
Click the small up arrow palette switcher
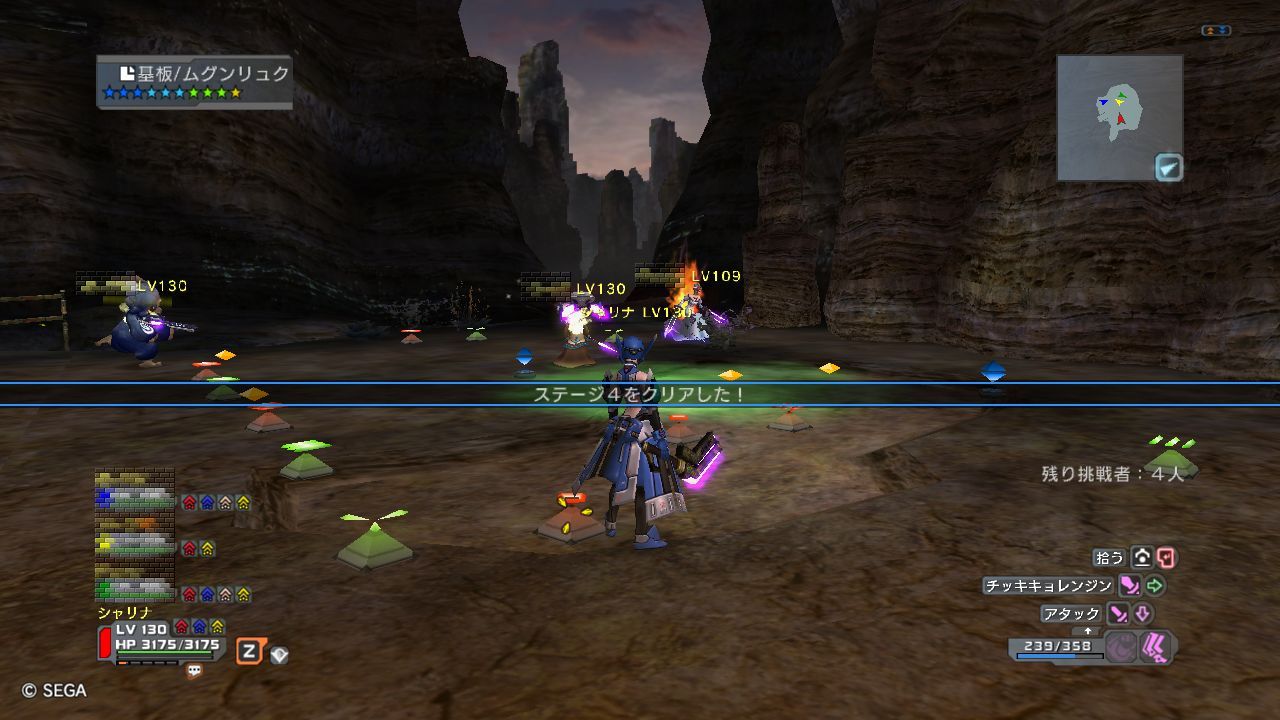coord(1088,631)
